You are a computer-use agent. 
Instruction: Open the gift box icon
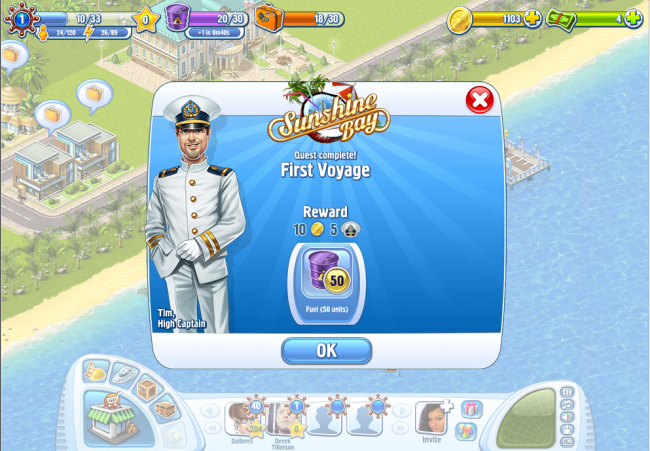(x=471, y=408)
